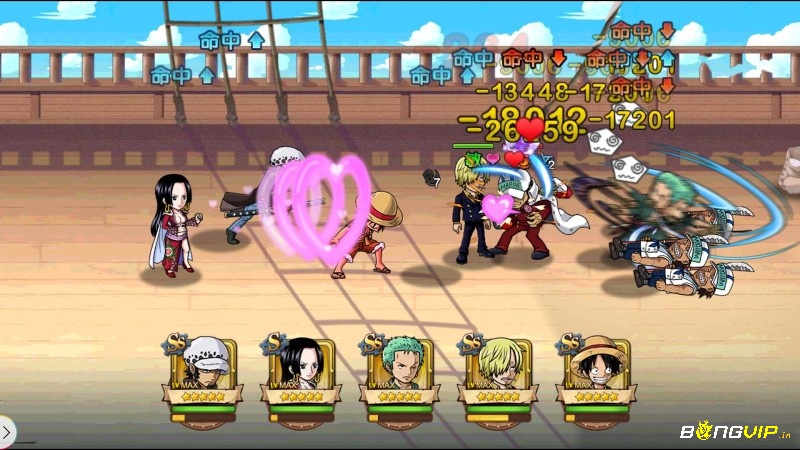
Task: Expand the side arrow panel
Action: 6,432
